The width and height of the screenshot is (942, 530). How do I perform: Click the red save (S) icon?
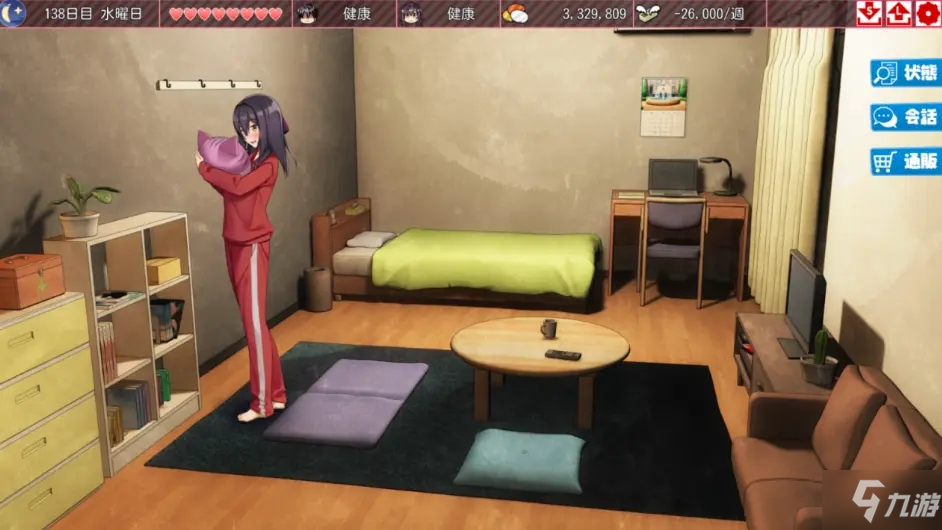[x=870, y=13]
